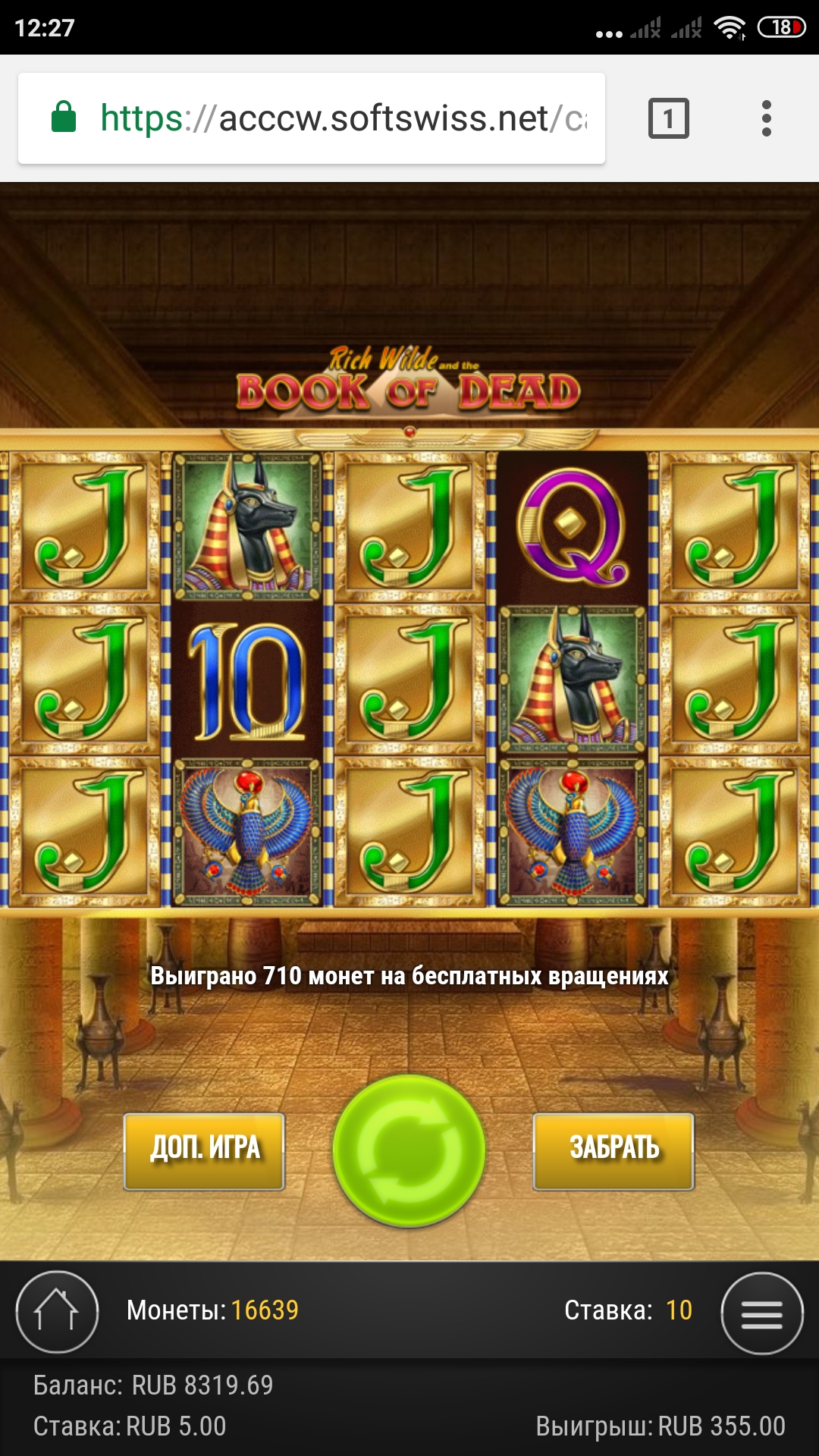Collect winnings with the ЗАБРАТЬ button

(x=613, y=1150)
